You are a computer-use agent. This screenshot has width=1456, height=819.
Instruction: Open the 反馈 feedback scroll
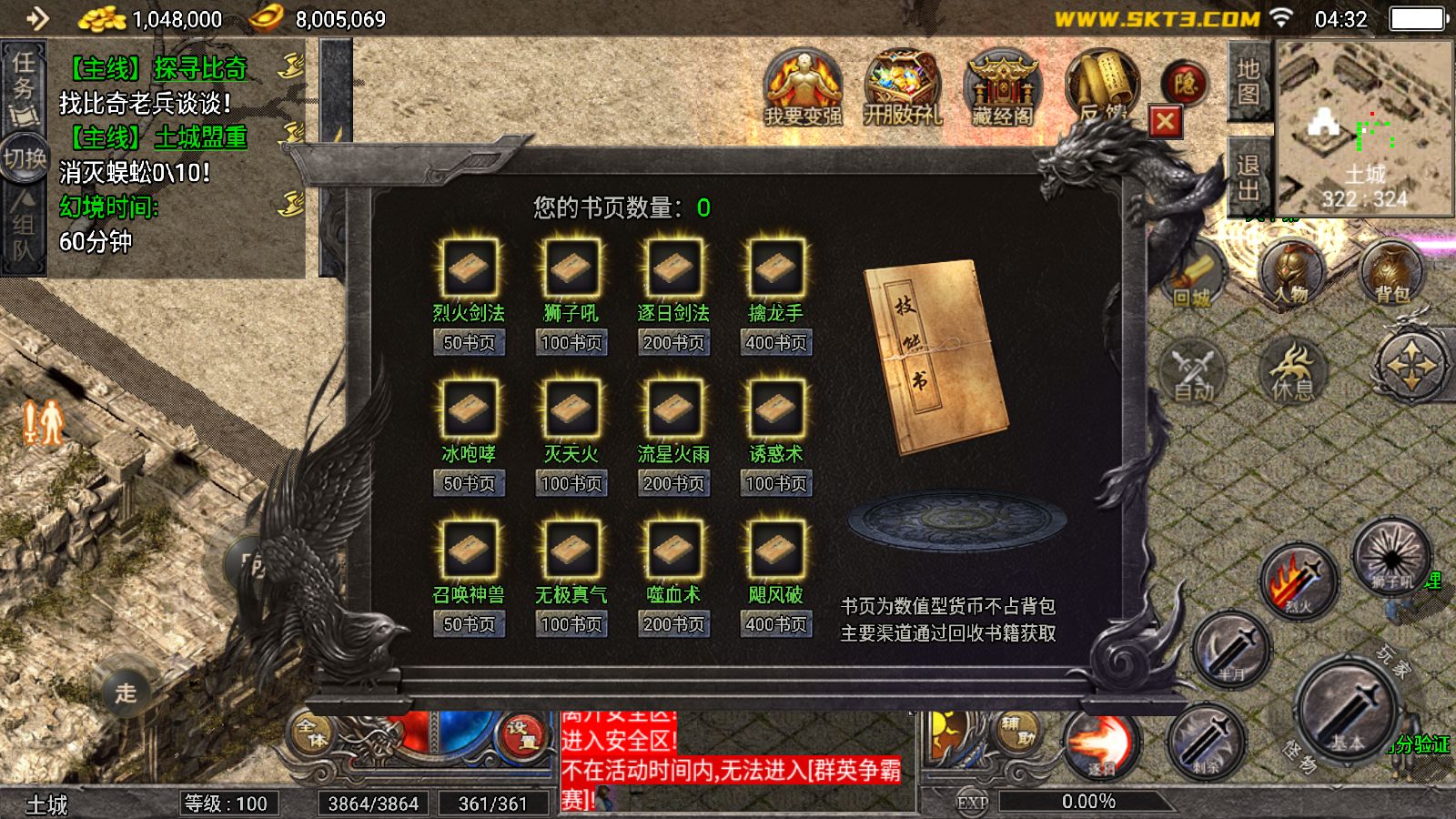(x=1106, y=86)
